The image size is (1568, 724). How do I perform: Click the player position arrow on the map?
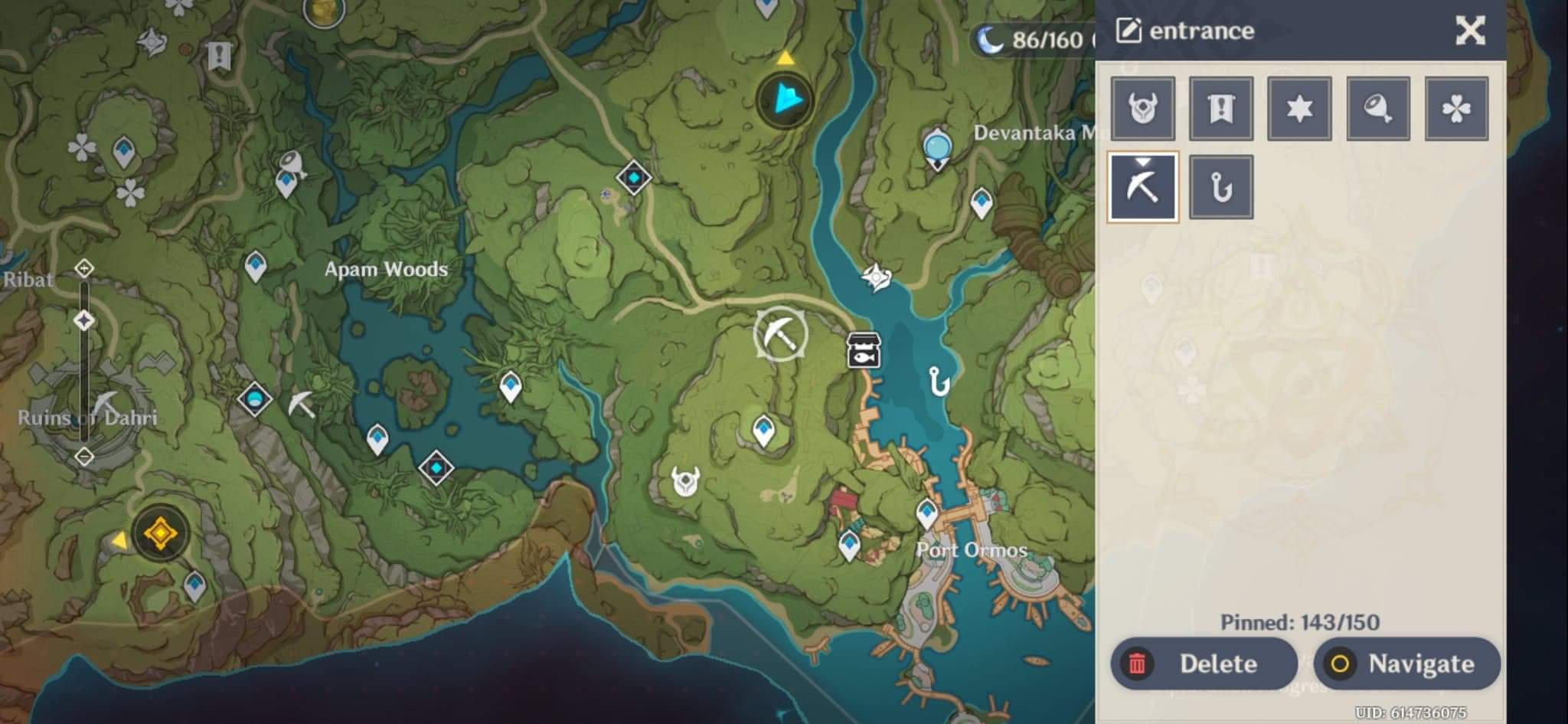[x=786, y=98]
